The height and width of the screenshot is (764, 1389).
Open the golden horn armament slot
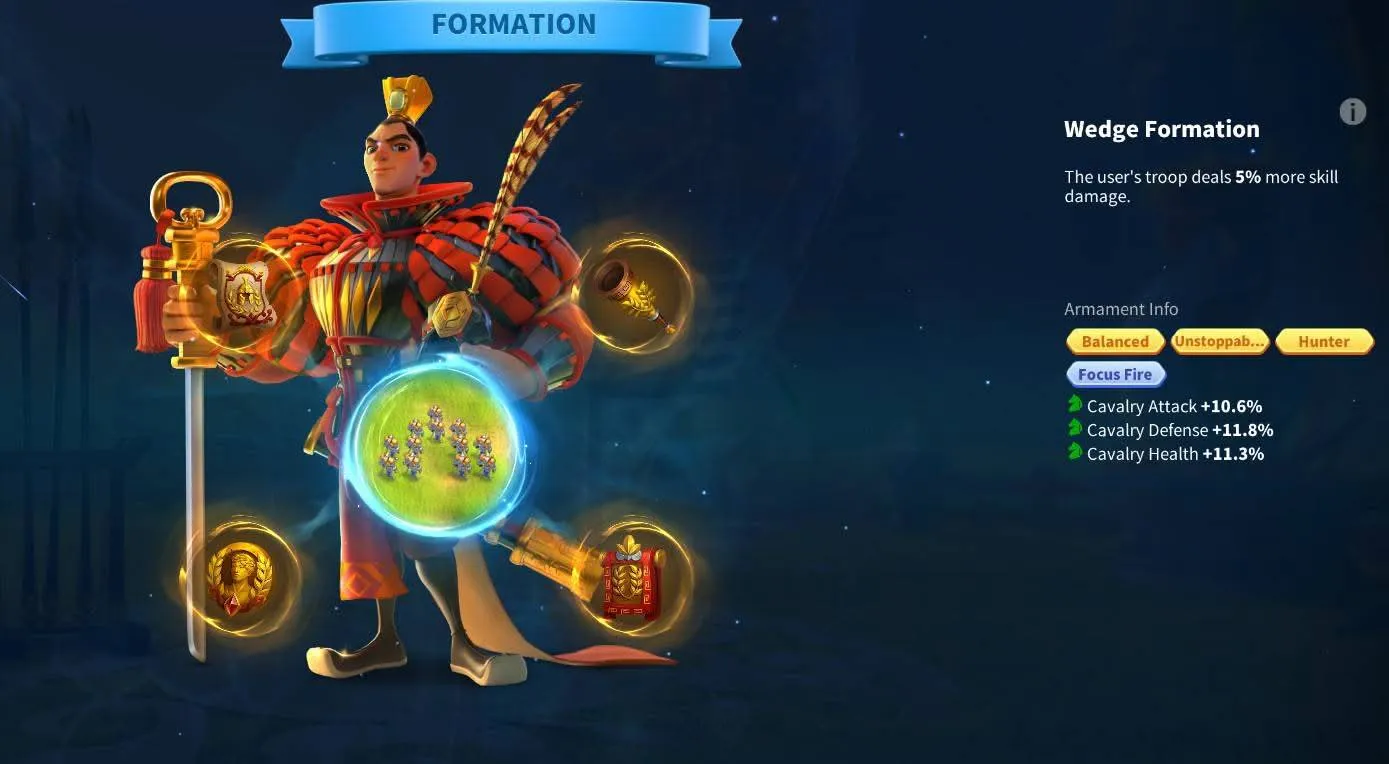[x=635, y=293]
